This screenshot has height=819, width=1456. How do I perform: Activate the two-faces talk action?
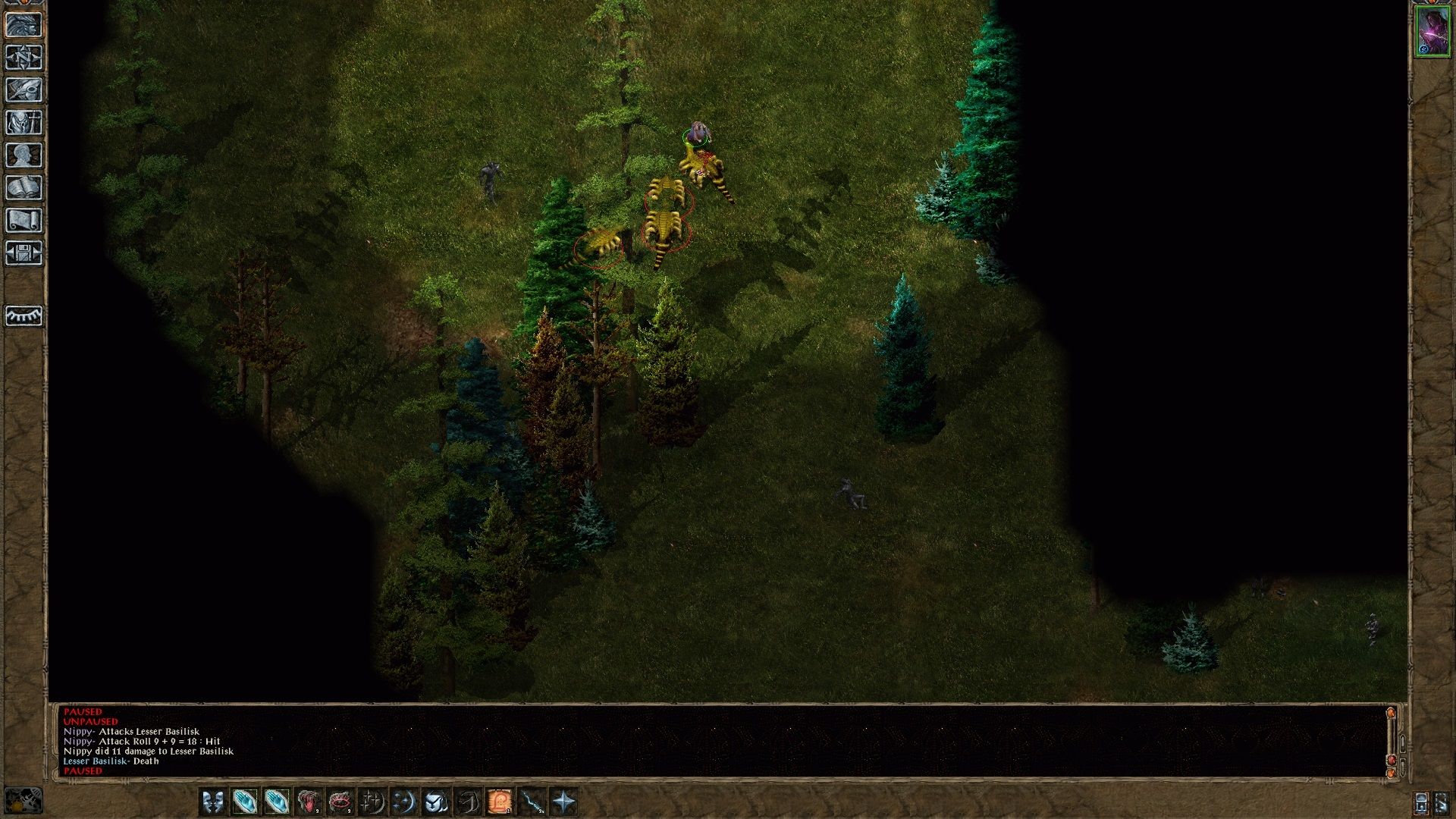click(213, 802)
